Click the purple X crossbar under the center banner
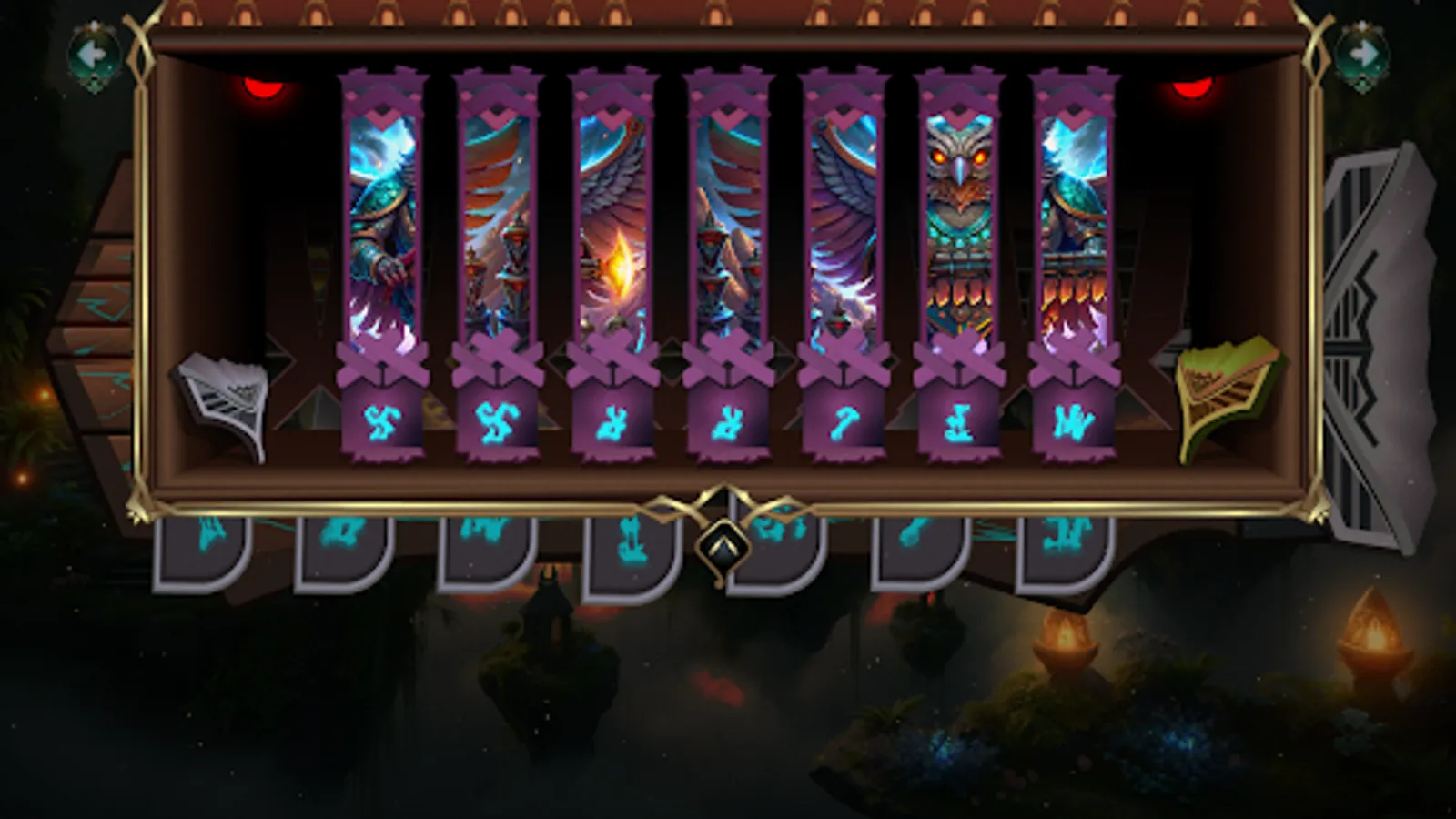Screen dimensions: 1456x819 728,359
